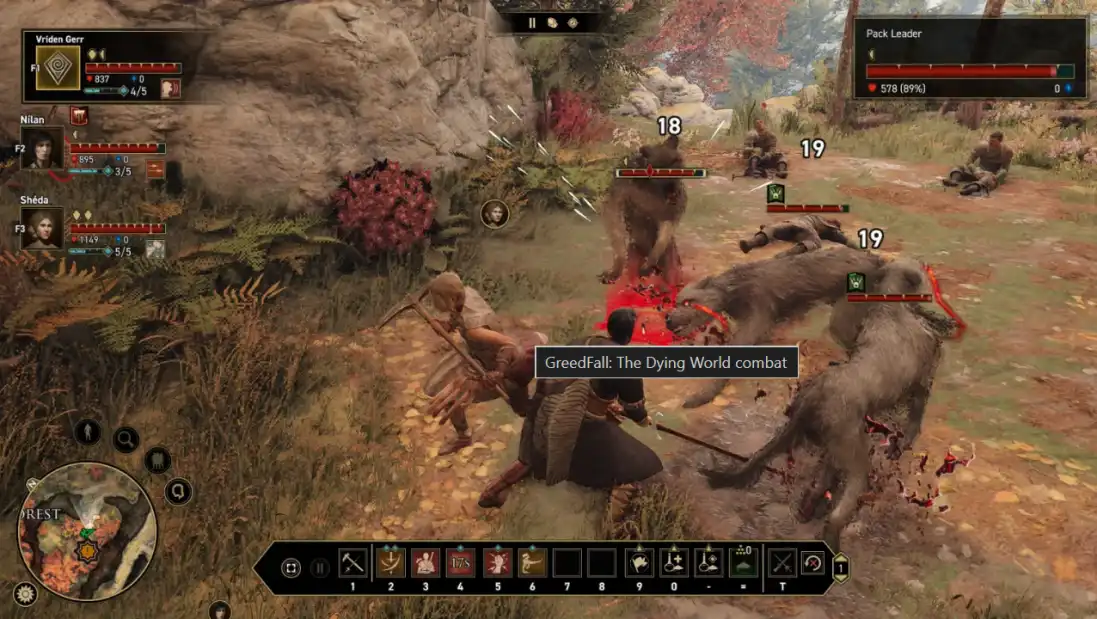
Task: Activate the golden creature skill in slot 6
Action: tap(532, 563)
